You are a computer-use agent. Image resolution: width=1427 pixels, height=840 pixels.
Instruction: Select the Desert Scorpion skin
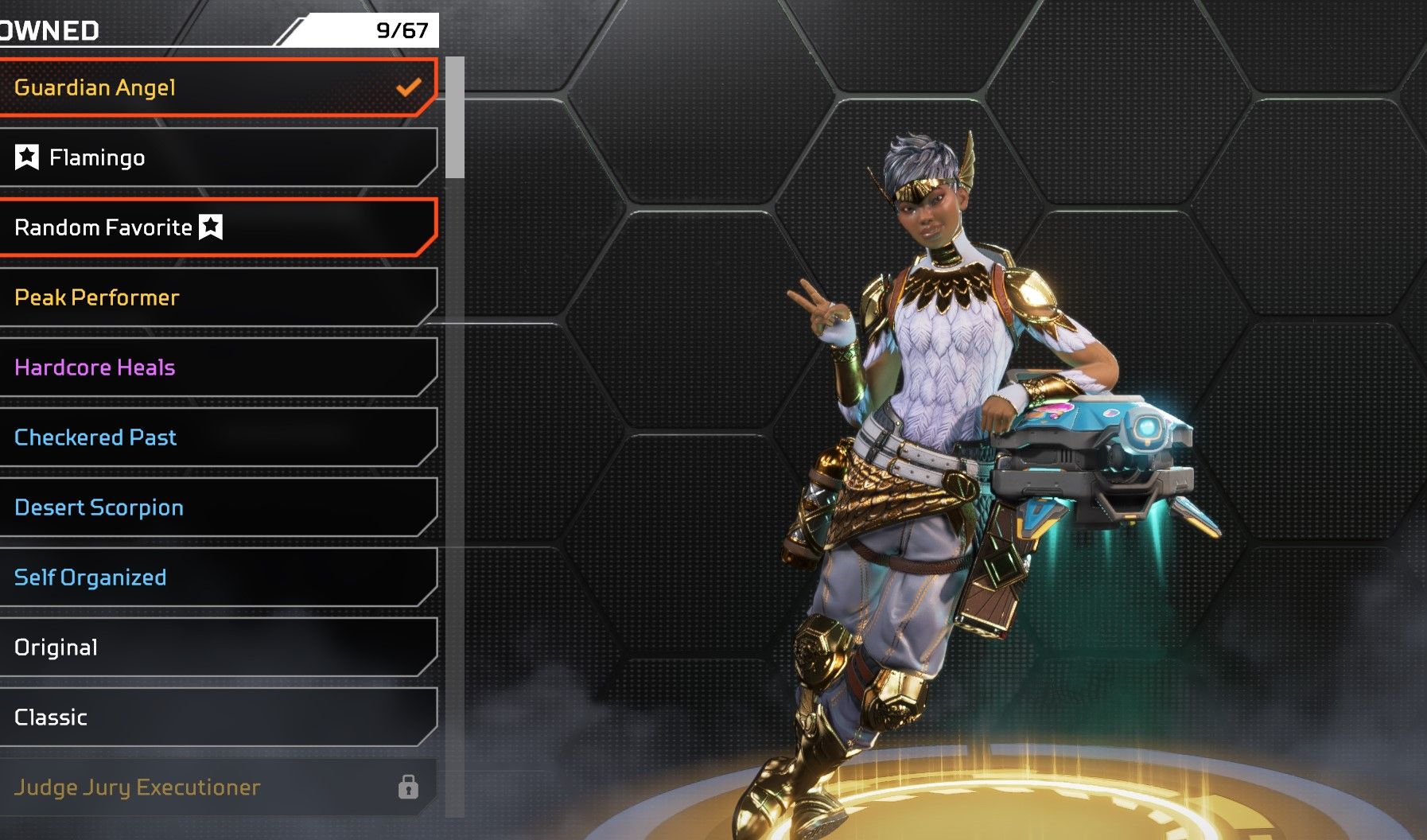coord(215,507)
